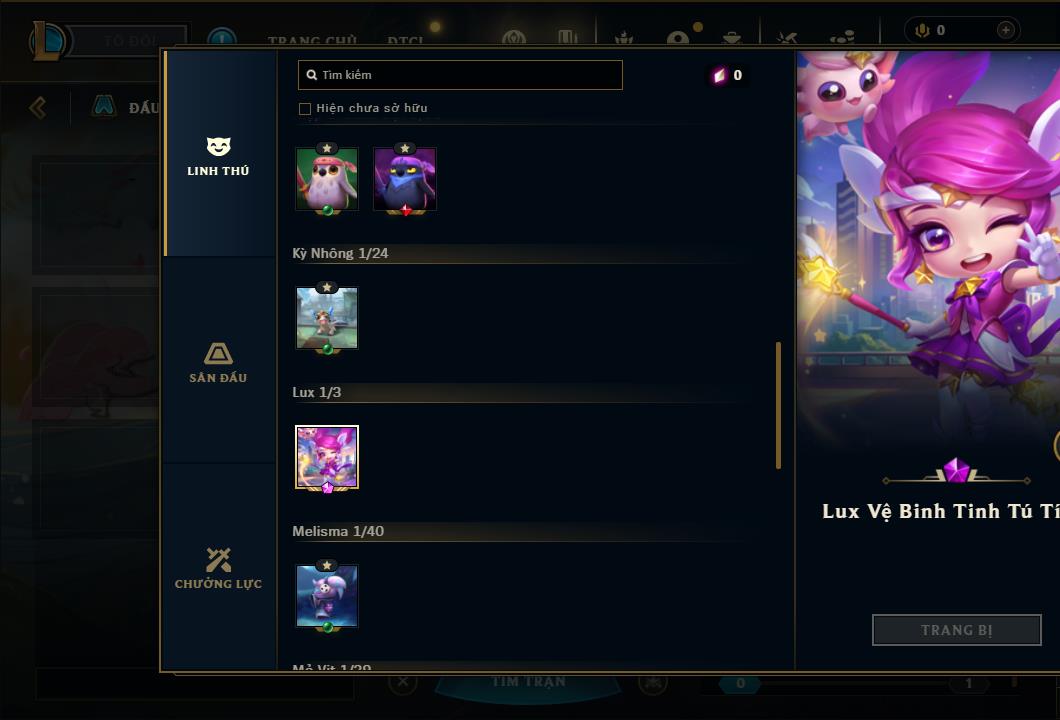Screen dimensions: 1060x720
Task: Select the Kỳ Nhông little legend thumbnail
Action: (x=327, y=318)
